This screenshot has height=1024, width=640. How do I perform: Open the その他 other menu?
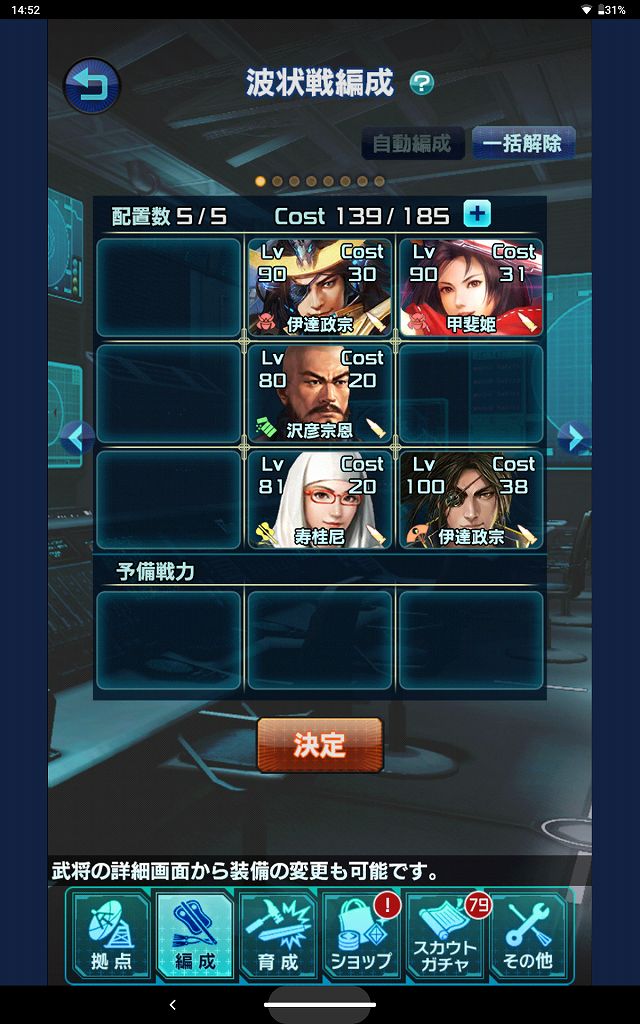(x=528, y=936)
